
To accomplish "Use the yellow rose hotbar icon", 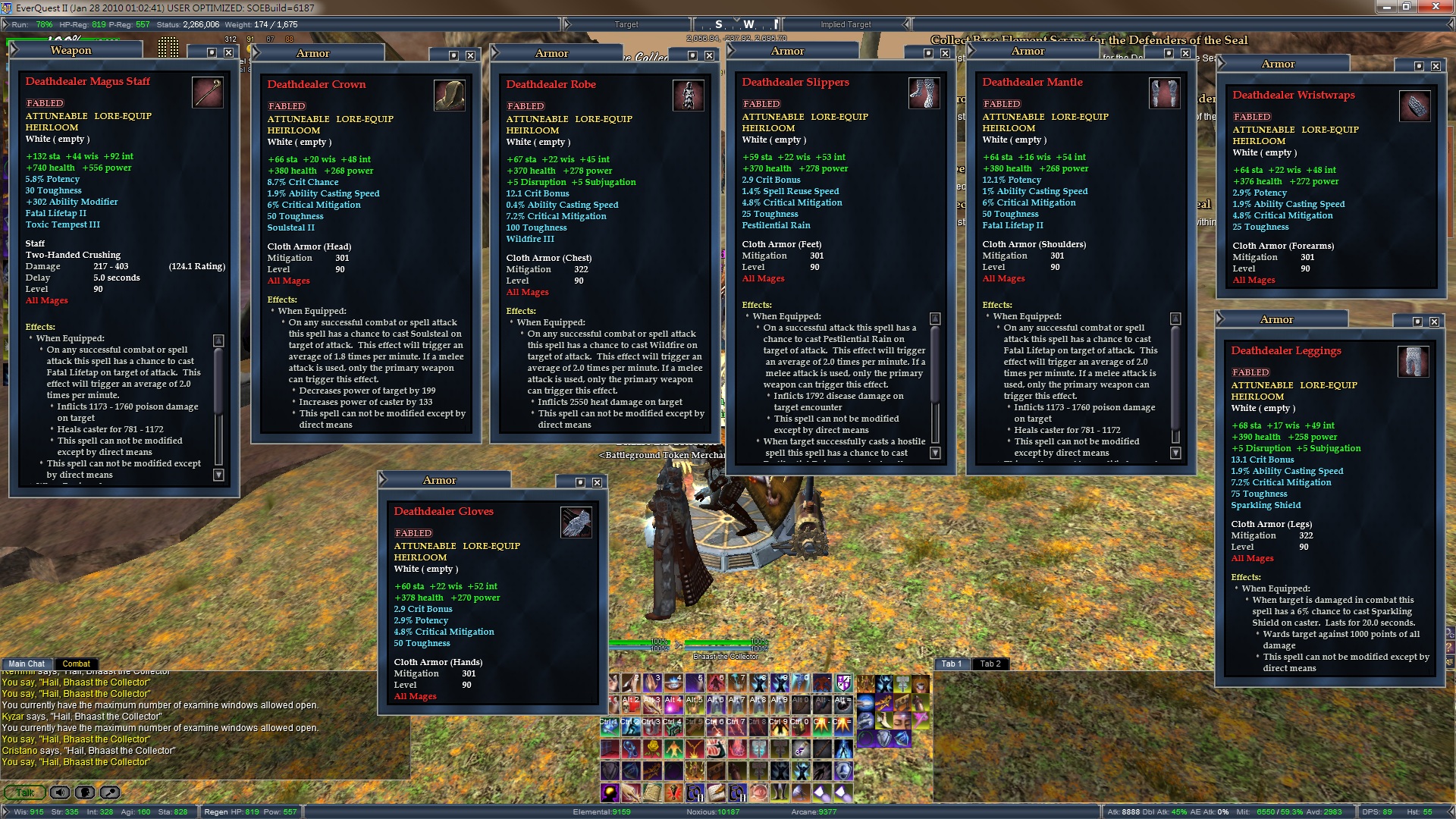I will click(652, 749).
